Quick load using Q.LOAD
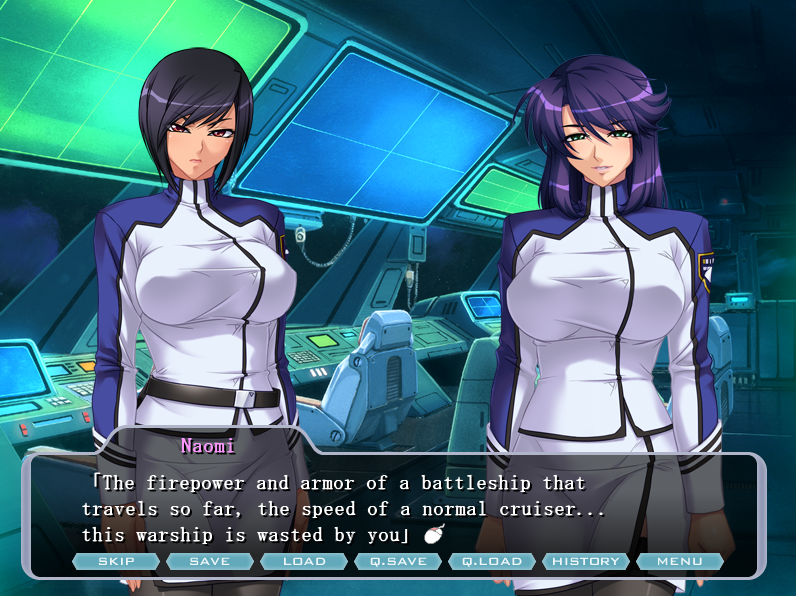This screenshot has height=596, width=796. (492, 561)
